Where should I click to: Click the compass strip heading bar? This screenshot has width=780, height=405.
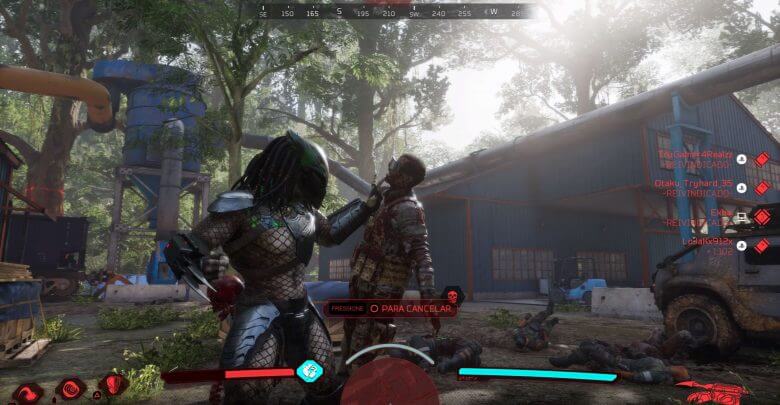[x=392, y=12]
